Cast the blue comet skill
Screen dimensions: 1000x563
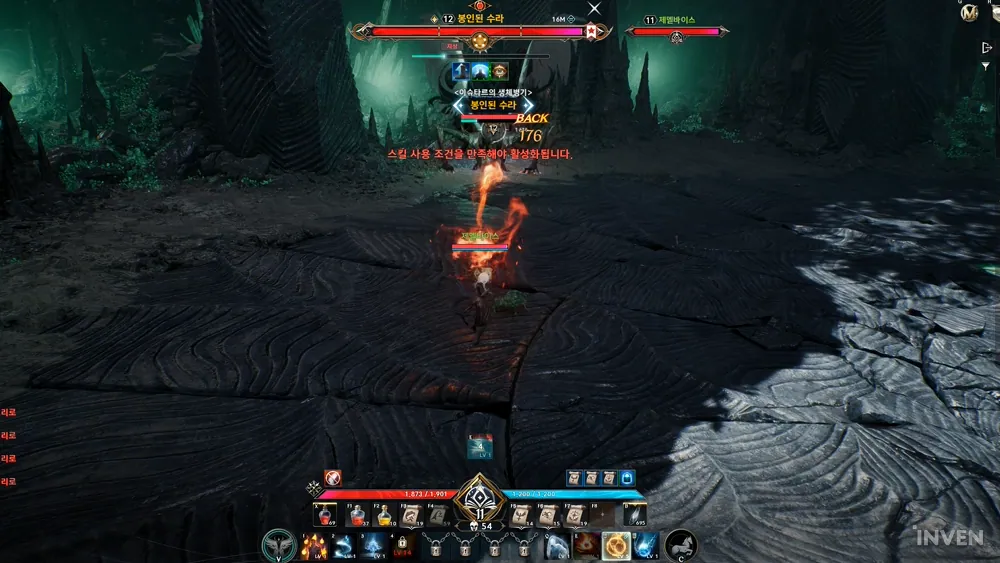tap(646, 546)
